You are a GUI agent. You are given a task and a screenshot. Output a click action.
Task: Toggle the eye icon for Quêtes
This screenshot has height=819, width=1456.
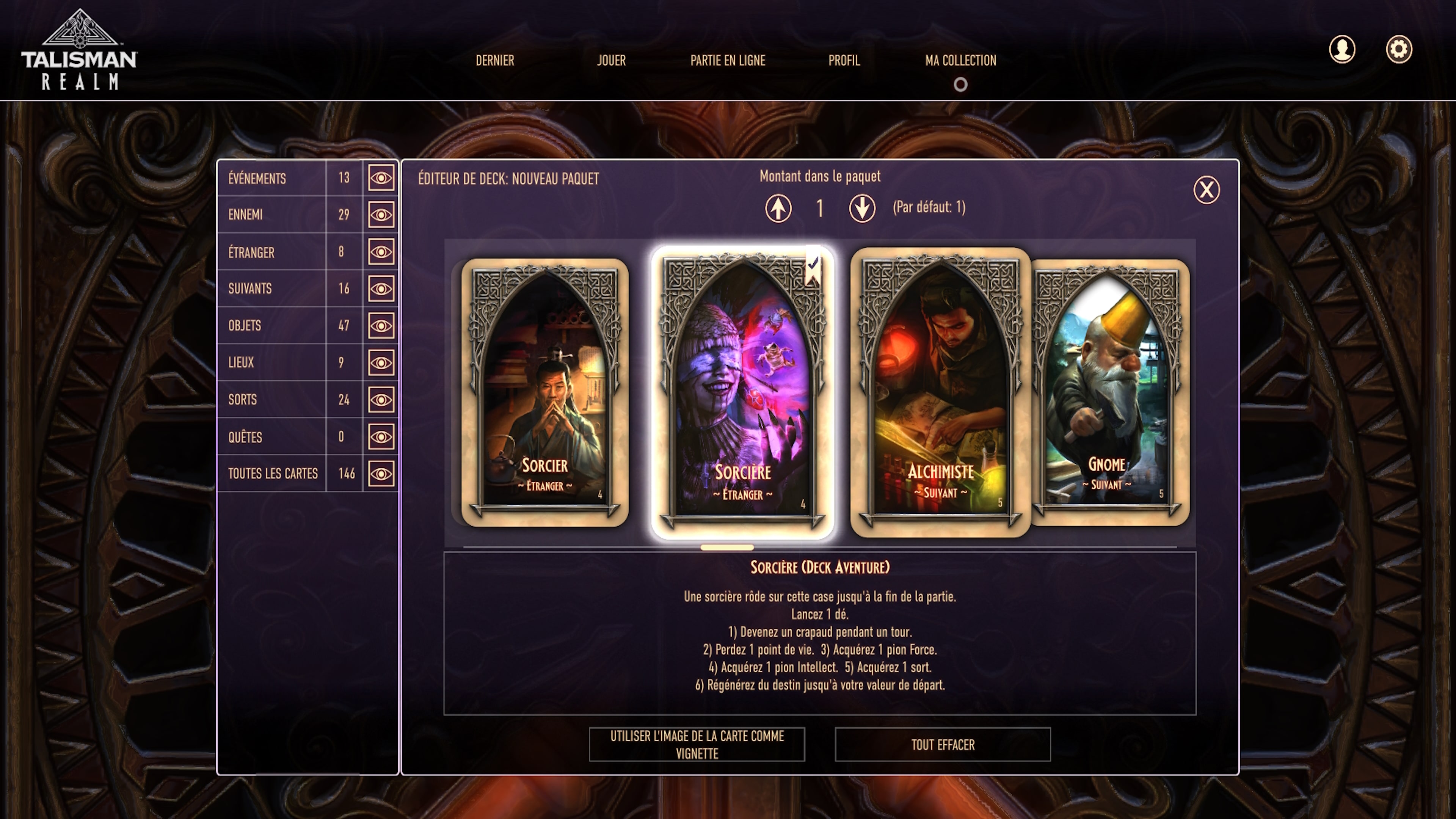[381, 436]
